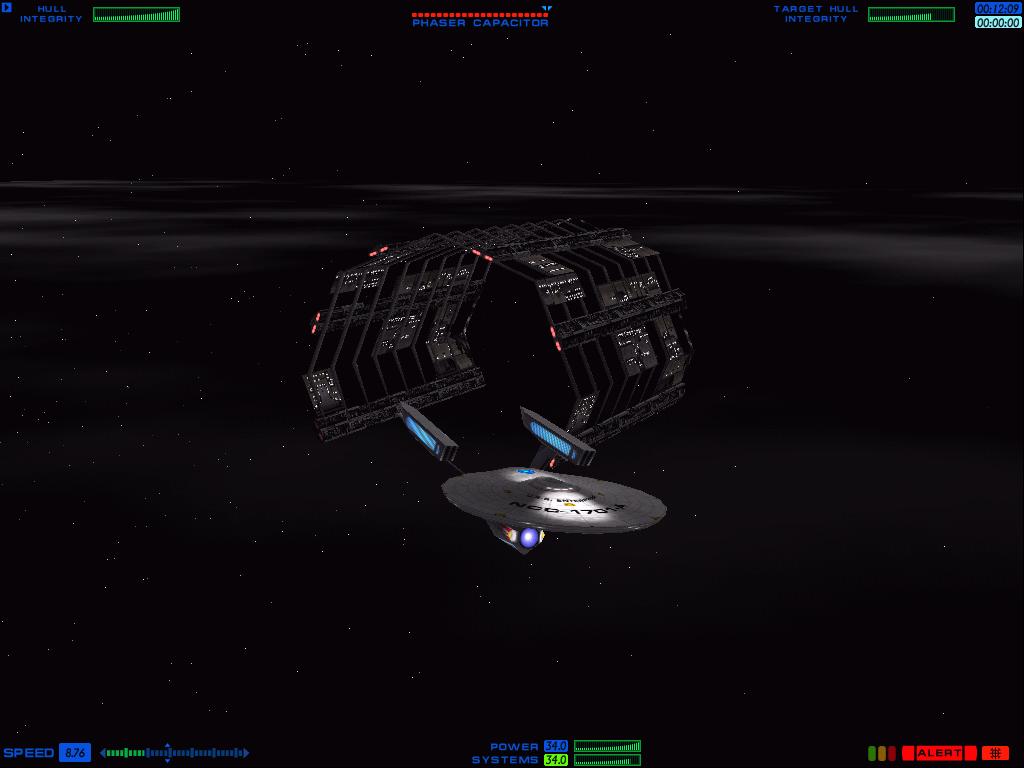Open the blue arrow icon beside Hull Integrity

[x=7, y=8]
